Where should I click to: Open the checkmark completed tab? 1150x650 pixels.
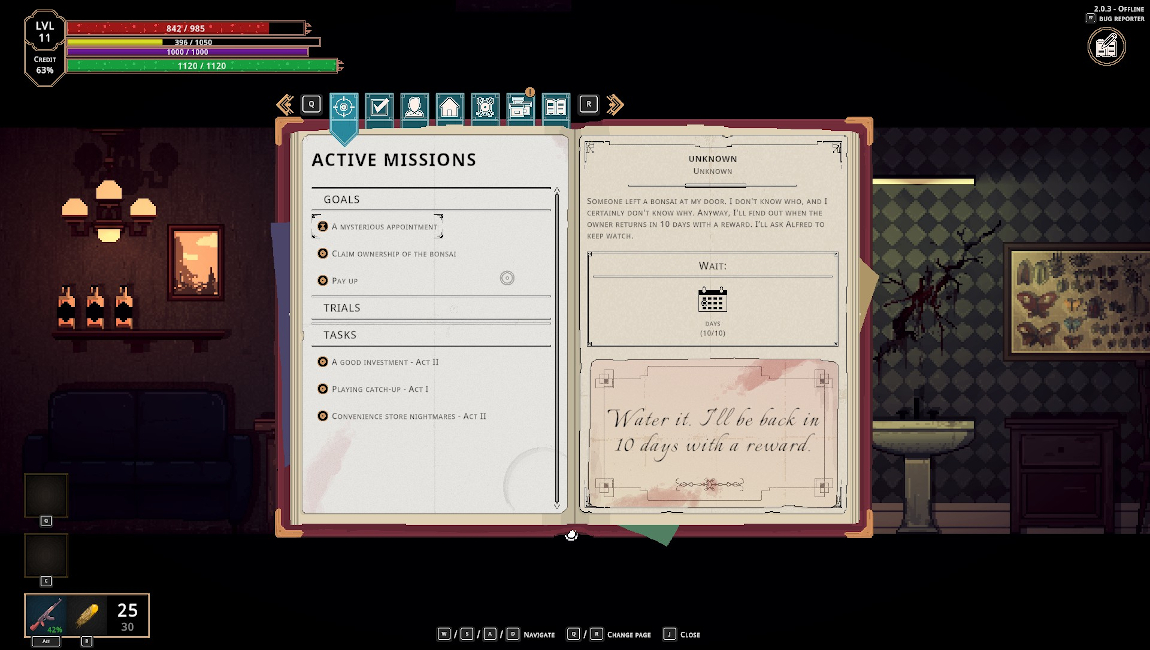[x=379, y=107]
